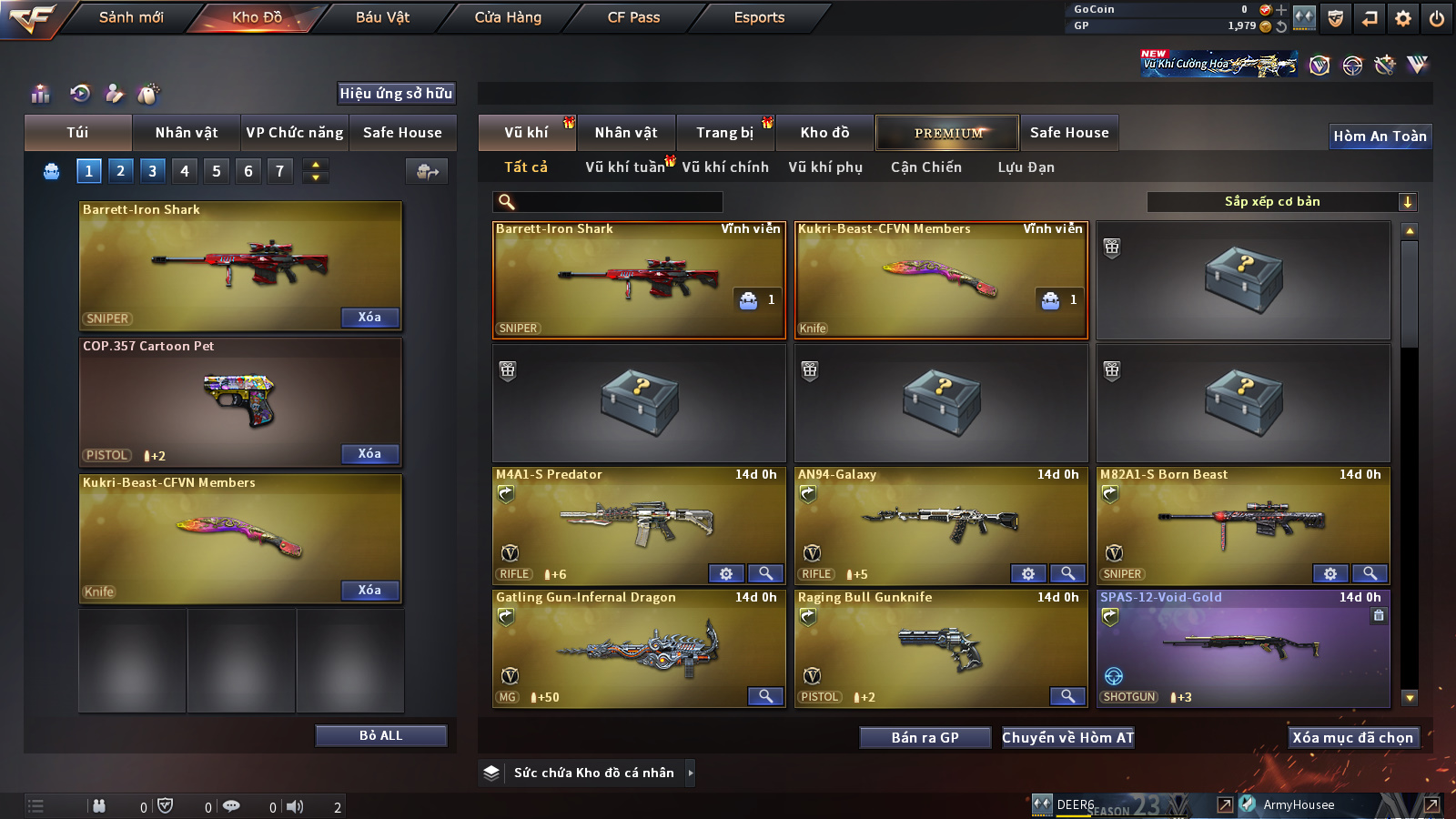This screenshot has width=1456, height=819.
Task: Sell items with Bán ra GP
Action: tap(925, 738)
